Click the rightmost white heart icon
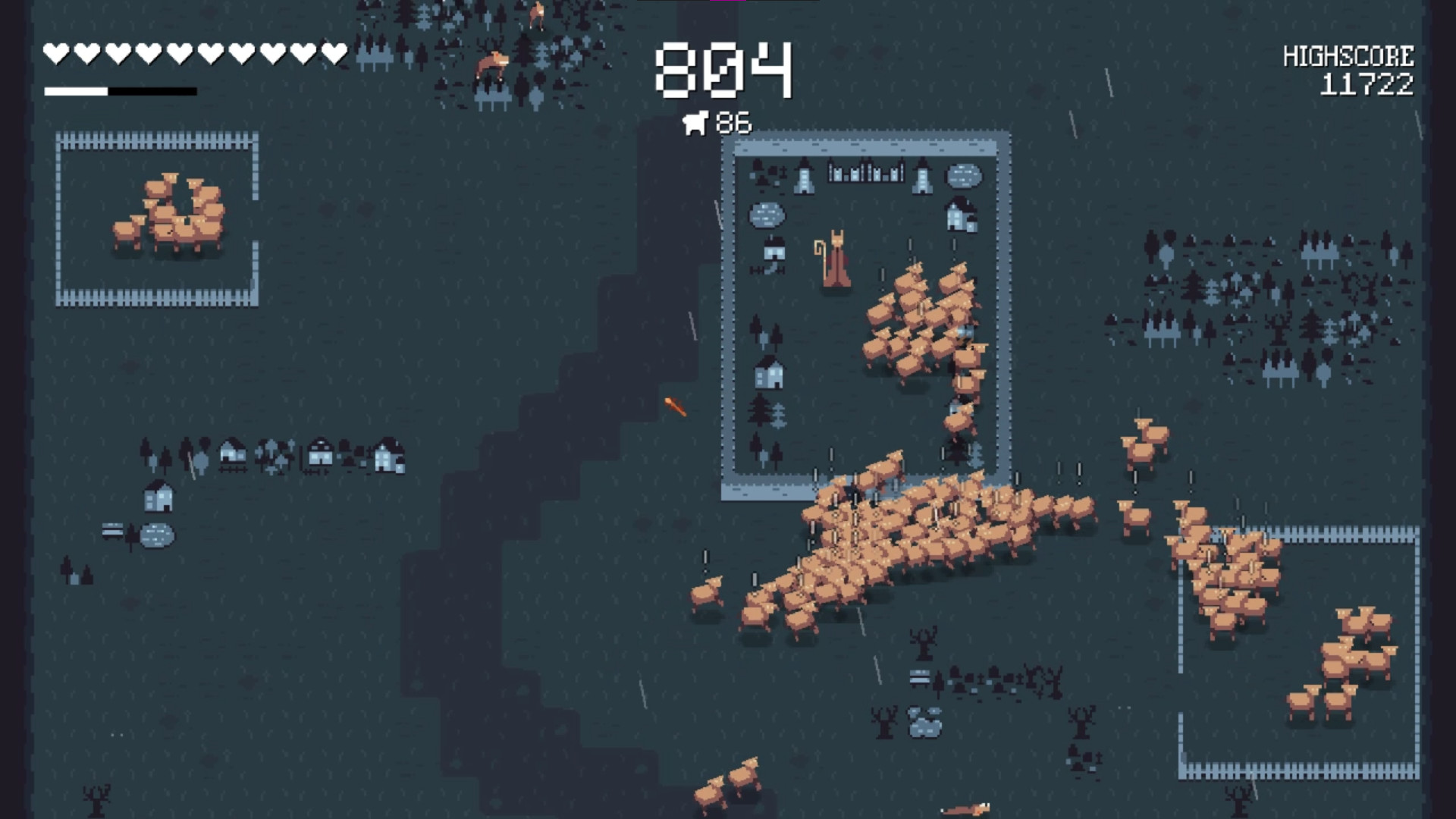1456x819 pixels. (332, 52)
